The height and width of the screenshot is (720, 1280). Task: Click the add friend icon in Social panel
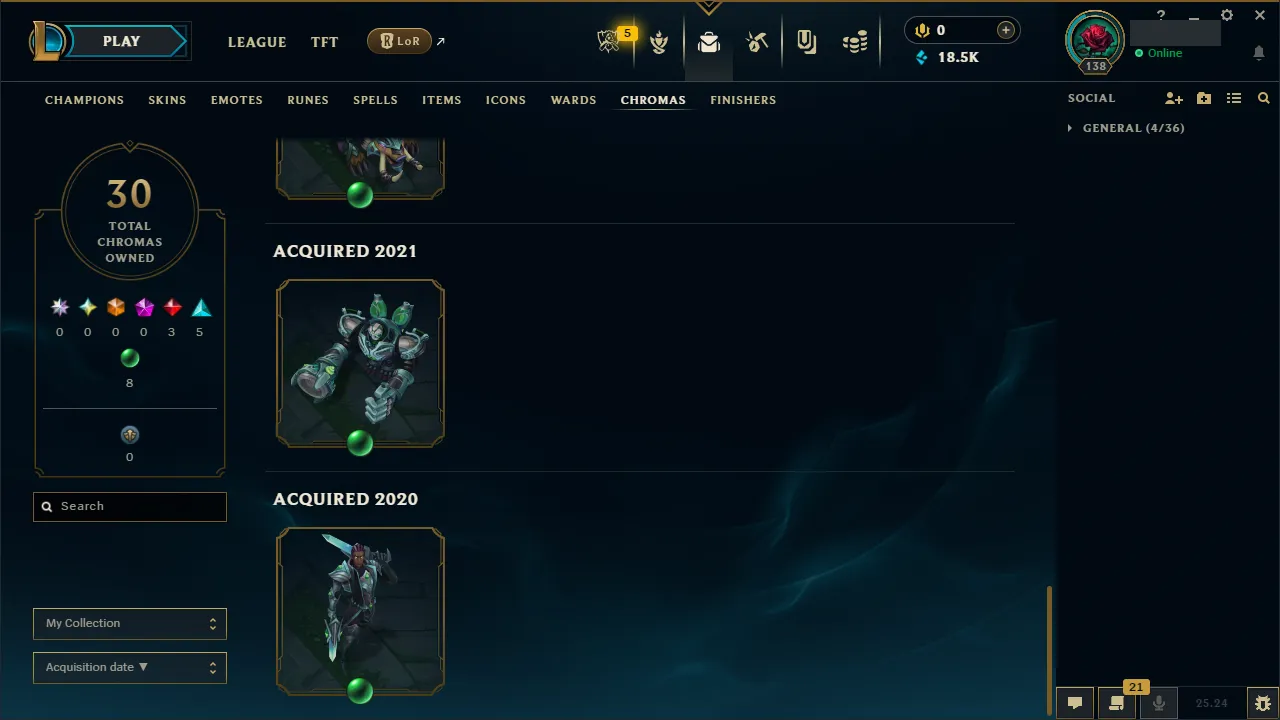(1174, 98)
